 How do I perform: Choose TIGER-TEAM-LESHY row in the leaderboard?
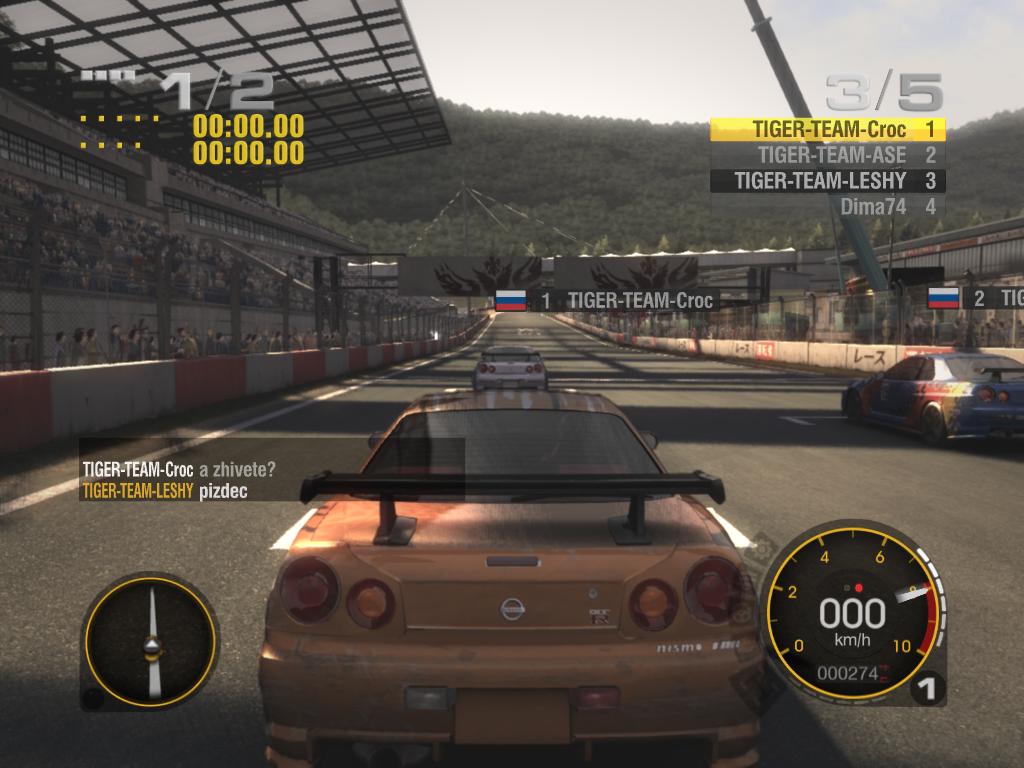click(828, 181)
